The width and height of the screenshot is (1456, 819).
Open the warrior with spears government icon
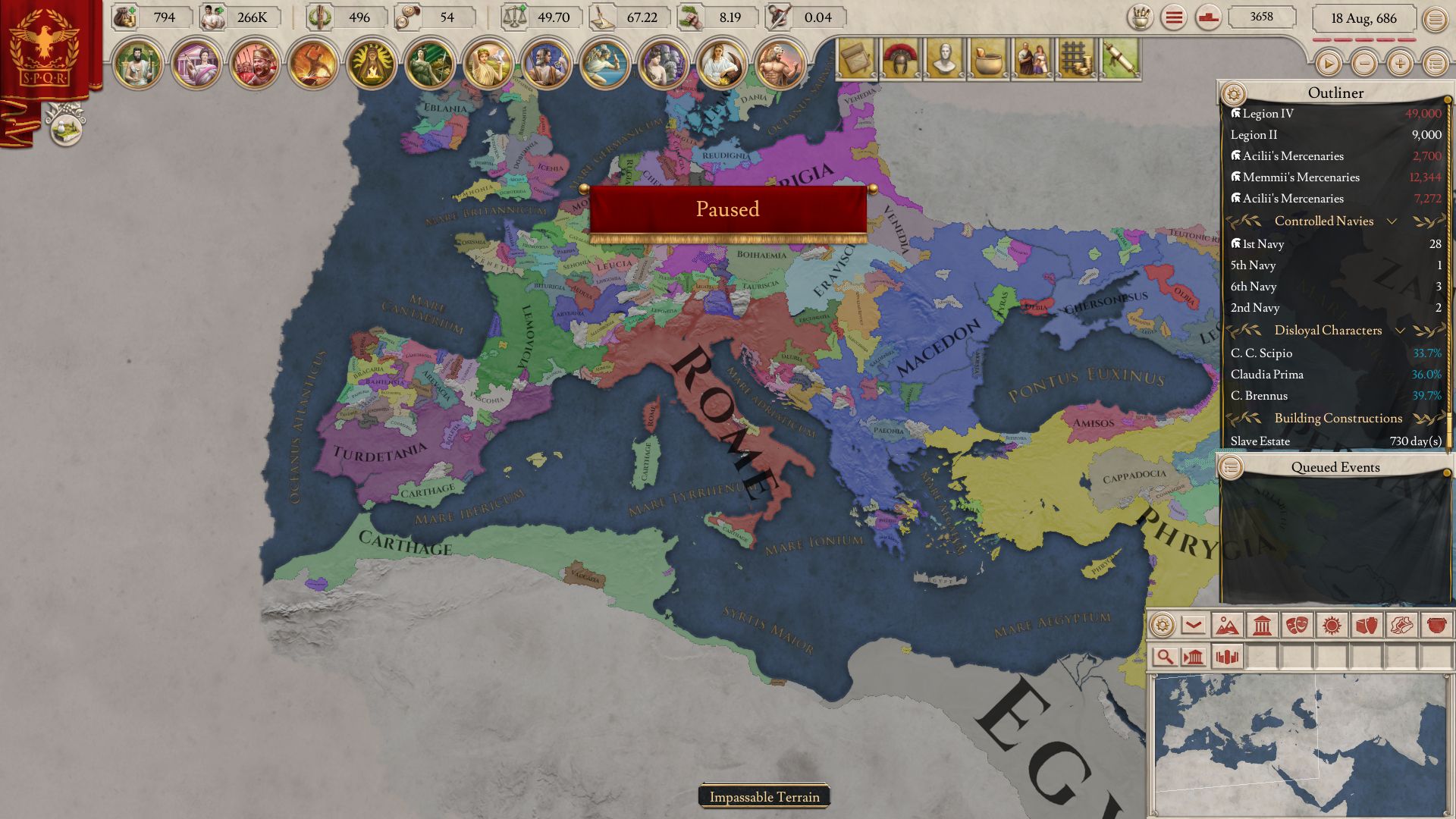[254, 64]
